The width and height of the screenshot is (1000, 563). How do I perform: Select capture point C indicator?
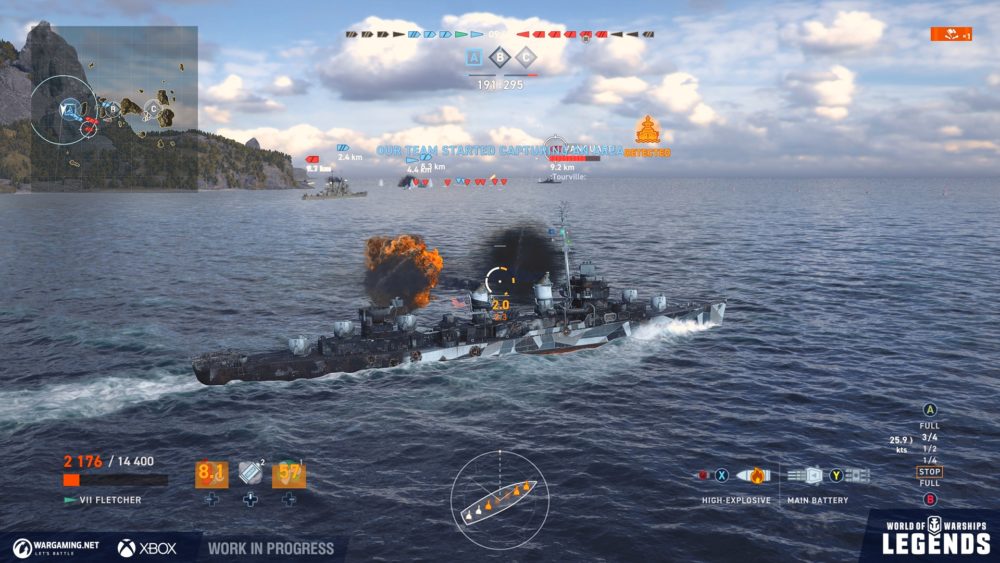point(526,57)
